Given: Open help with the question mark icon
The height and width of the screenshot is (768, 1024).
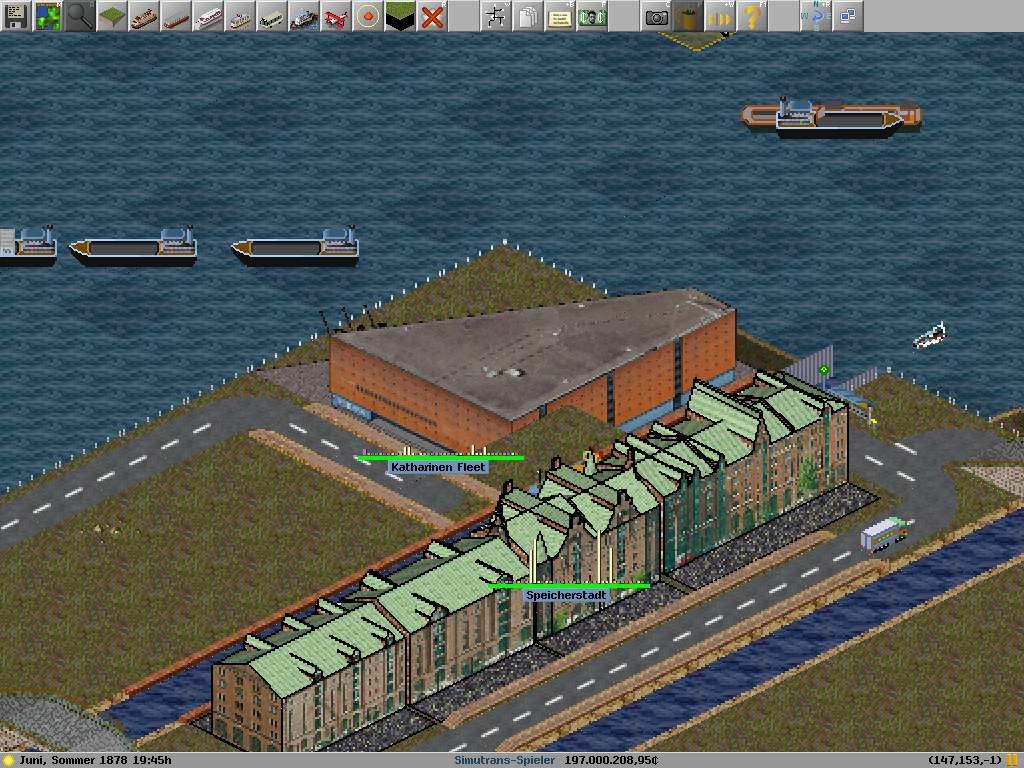Looking at the screenshot, I should (x=751, y=16).
